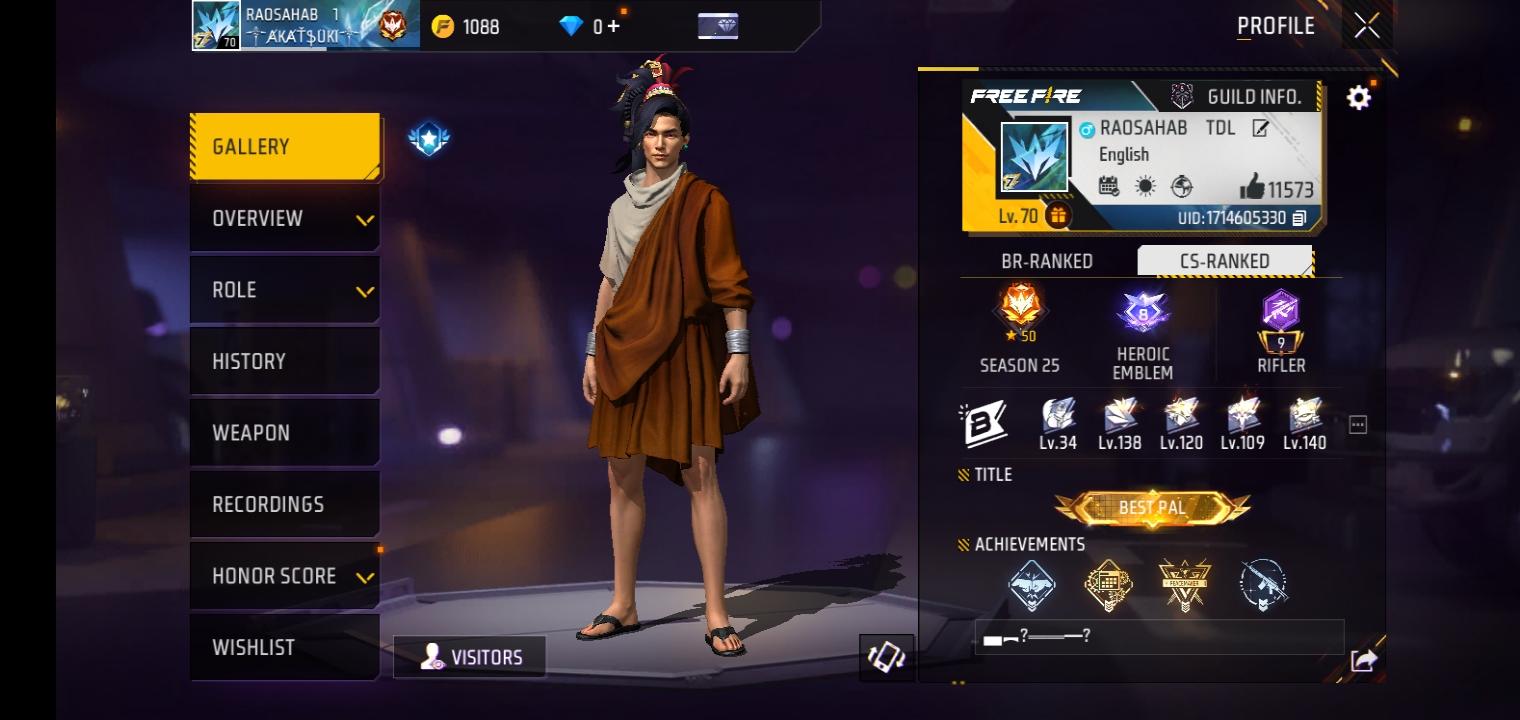This screenshot has height=720, width=1520.
Task: Open the GALLERY tab
Action: (284, 145)
